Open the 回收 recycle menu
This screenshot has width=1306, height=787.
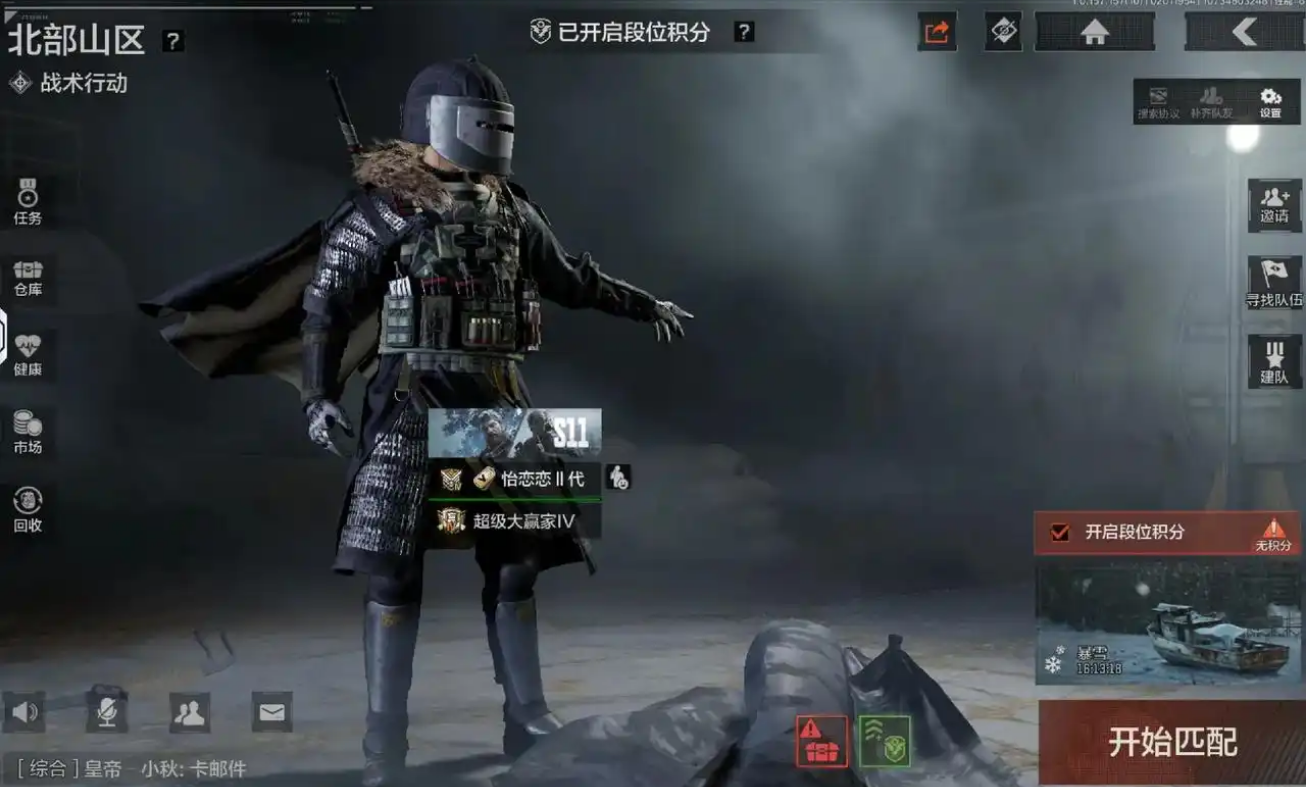[28, 509]
